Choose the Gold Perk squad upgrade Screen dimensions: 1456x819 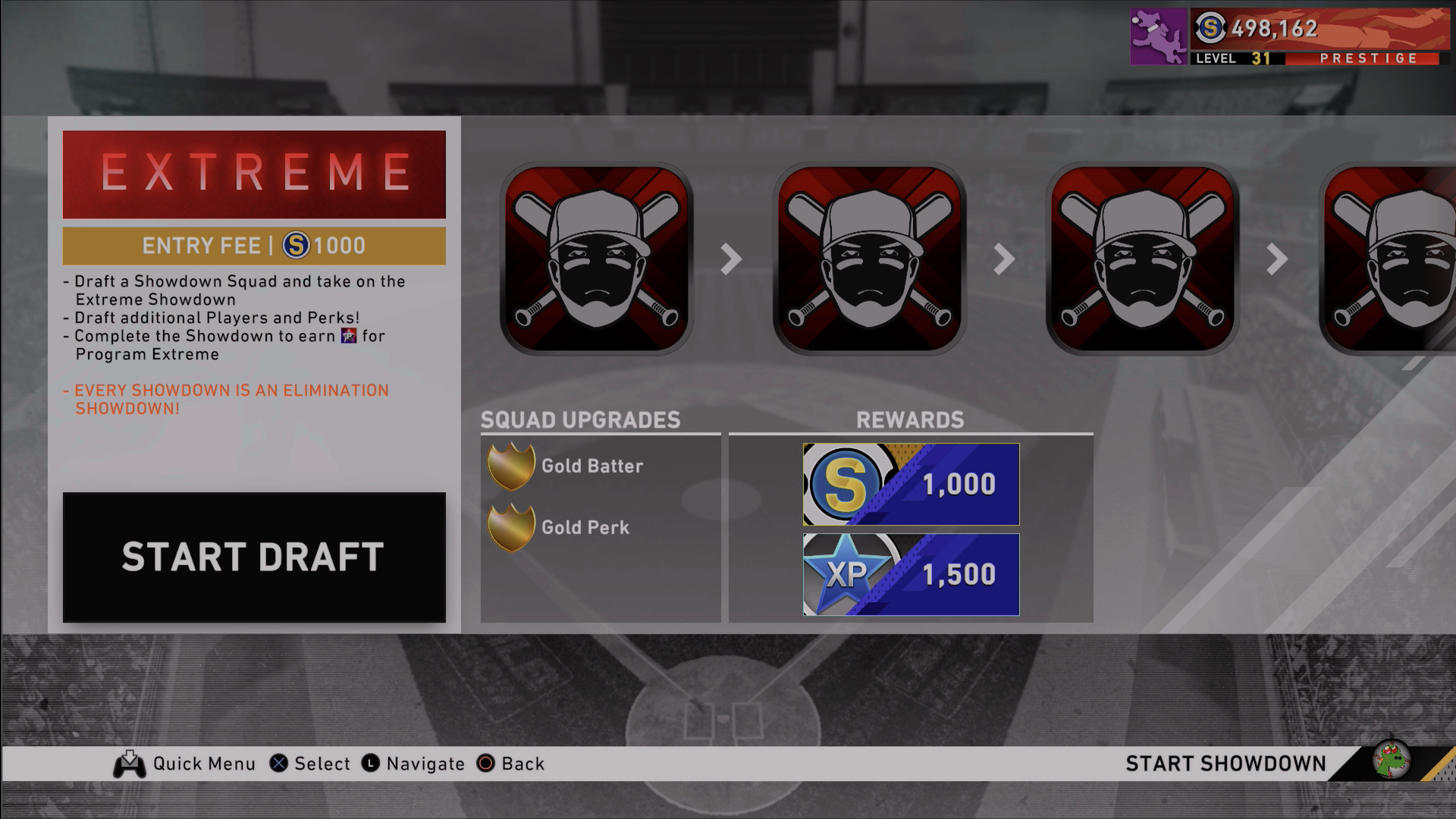point(560,527)
